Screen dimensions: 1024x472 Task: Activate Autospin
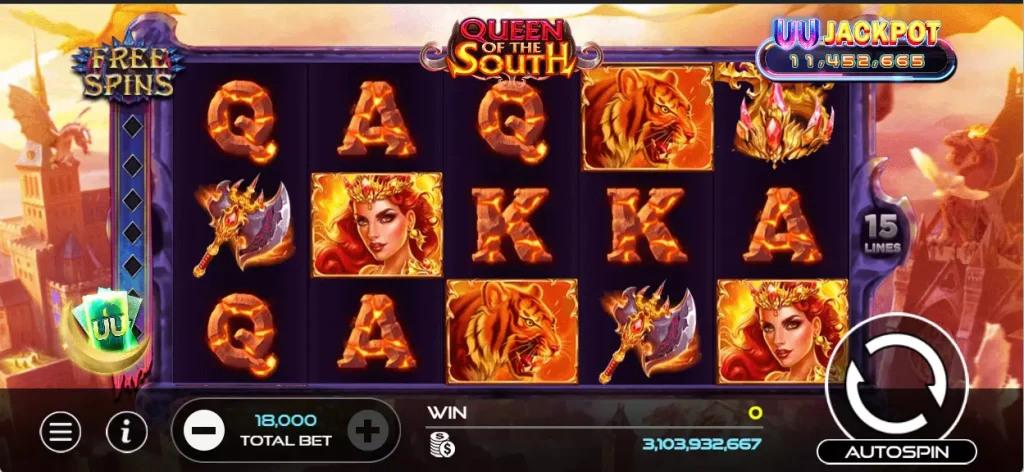pyautogui.click(x=896, y=452)
